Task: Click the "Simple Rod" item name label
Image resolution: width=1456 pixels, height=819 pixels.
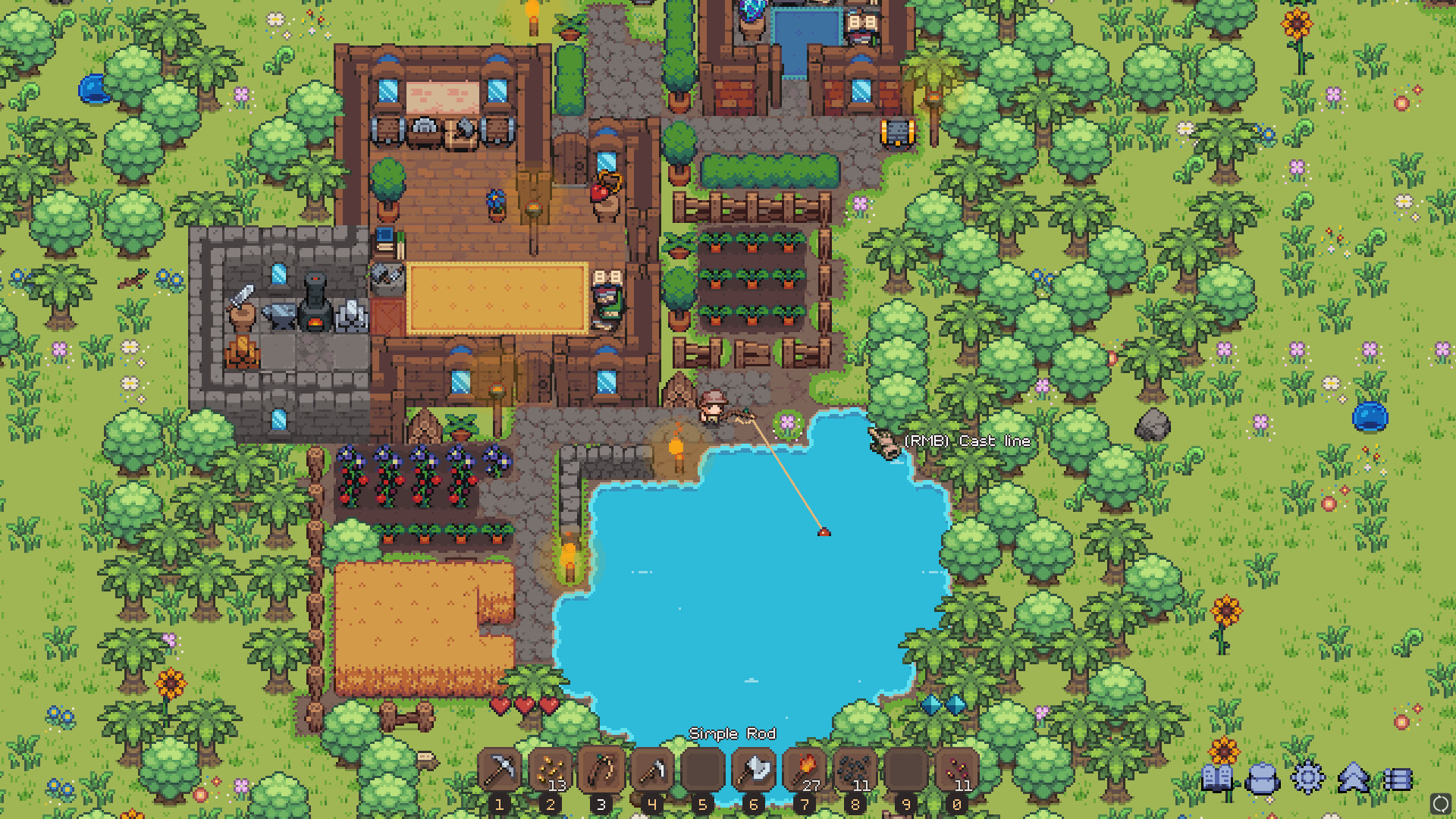Action: click(733, 733)
